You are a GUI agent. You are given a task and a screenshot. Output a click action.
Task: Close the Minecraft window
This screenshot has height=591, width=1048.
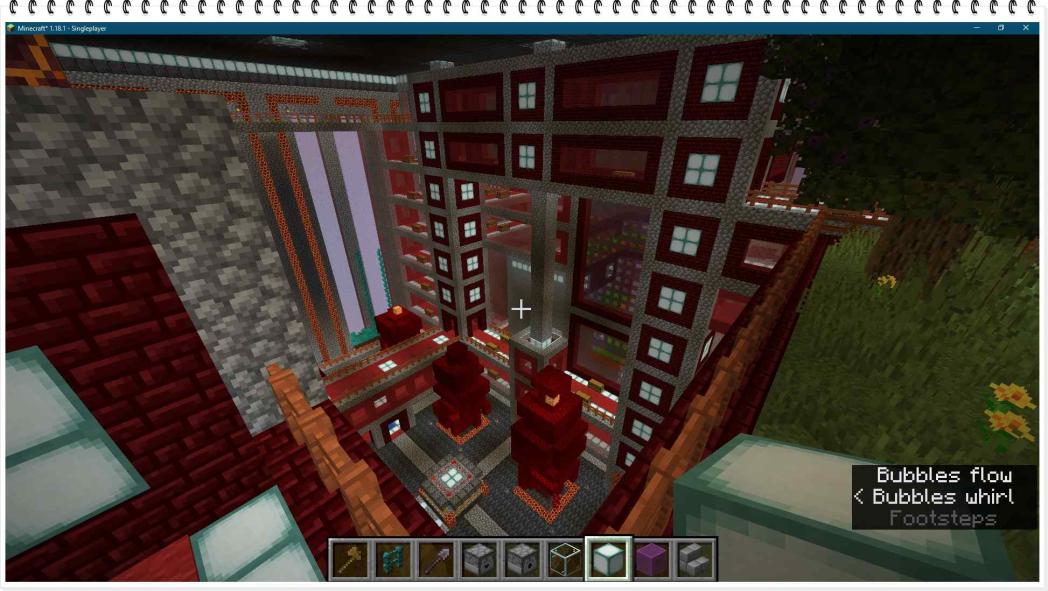pos(1025,28)
